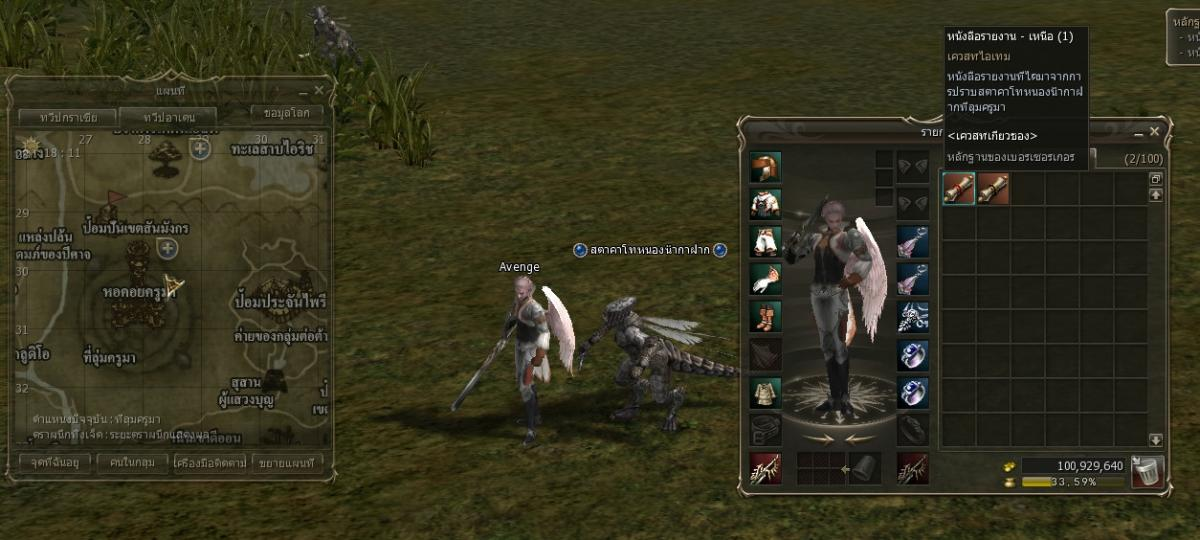This screenshot has height=540, width=1200.
Task: Click the คนในกลุ่ม (party members) button
Action: coord(132,462)
